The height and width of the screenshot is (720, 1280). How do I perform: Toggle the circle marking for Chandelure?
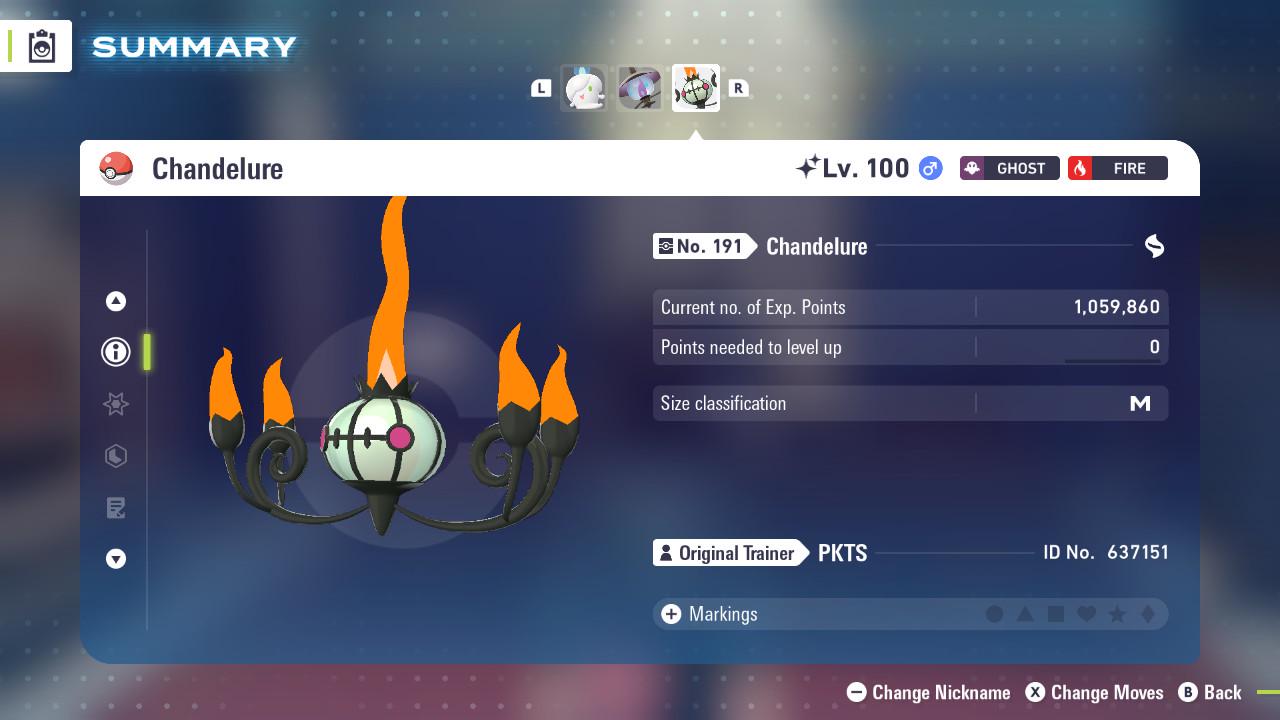[995, 614]
